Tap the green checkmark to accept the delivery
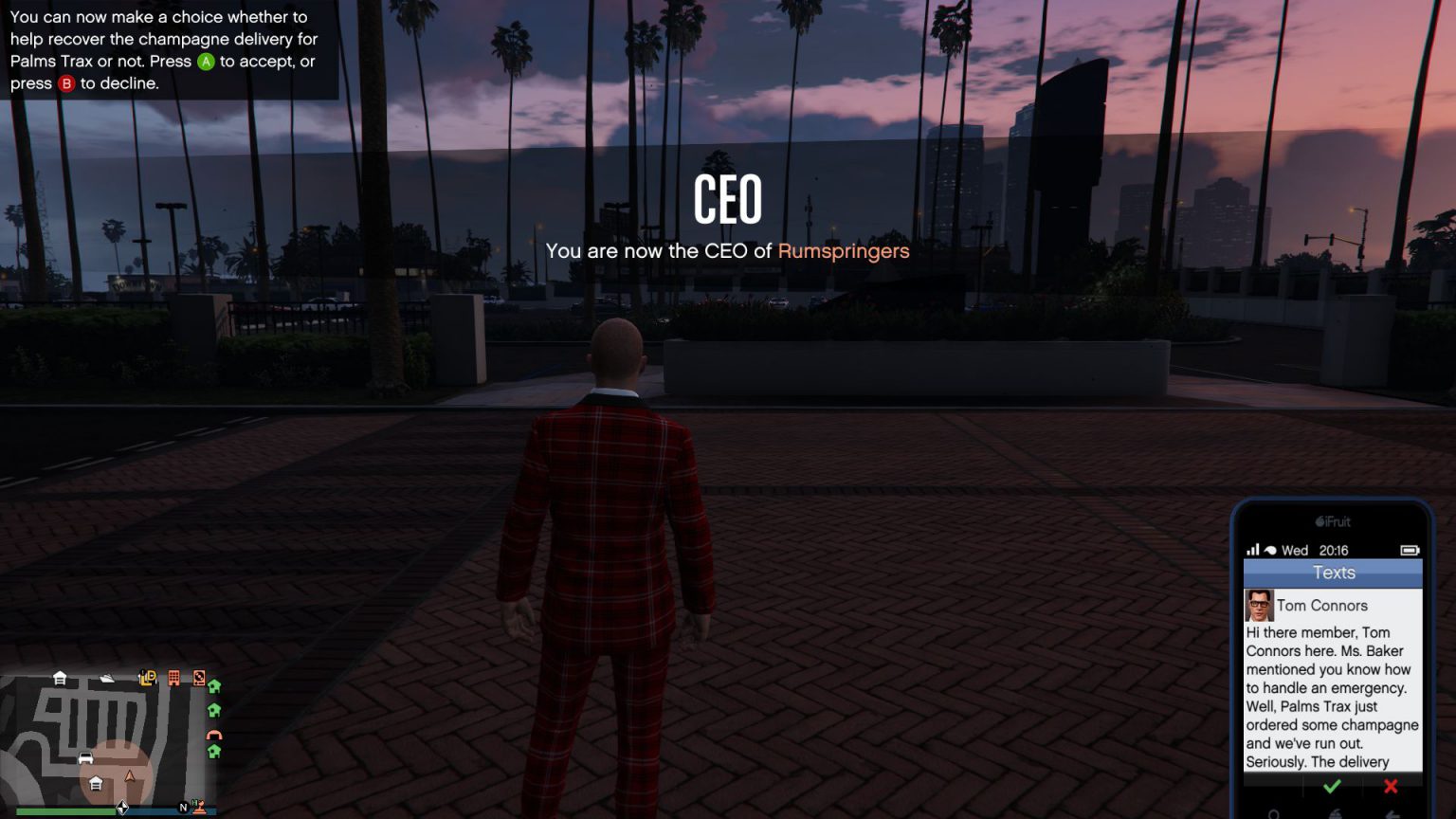The image size is (1456, 819). (x=1331, y=786)
